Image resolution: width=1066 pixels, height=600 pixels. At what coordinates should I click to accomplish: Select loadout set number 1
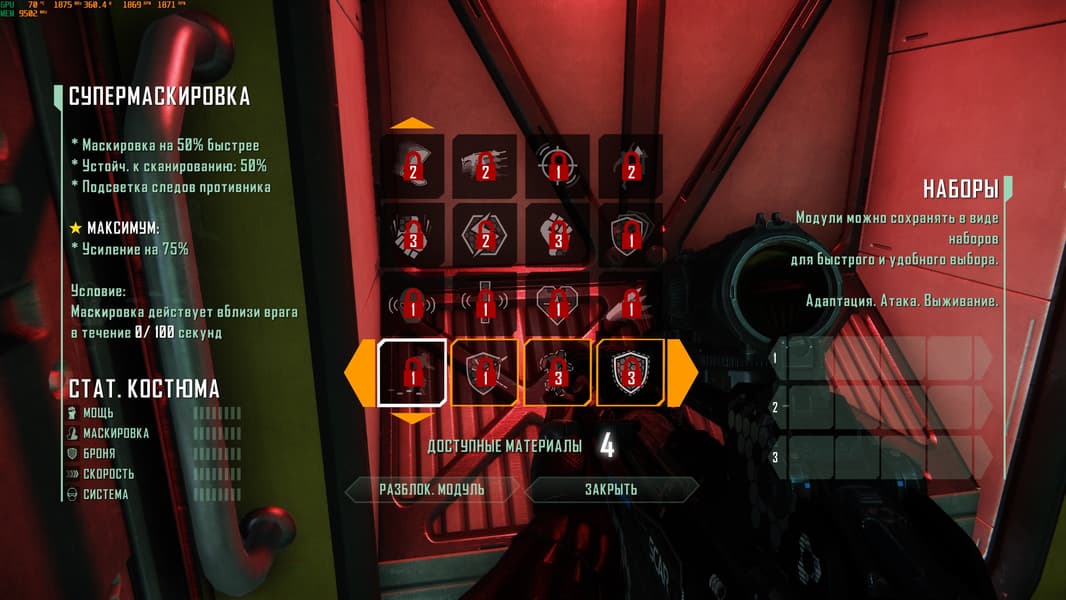click(x=885, y=357)
